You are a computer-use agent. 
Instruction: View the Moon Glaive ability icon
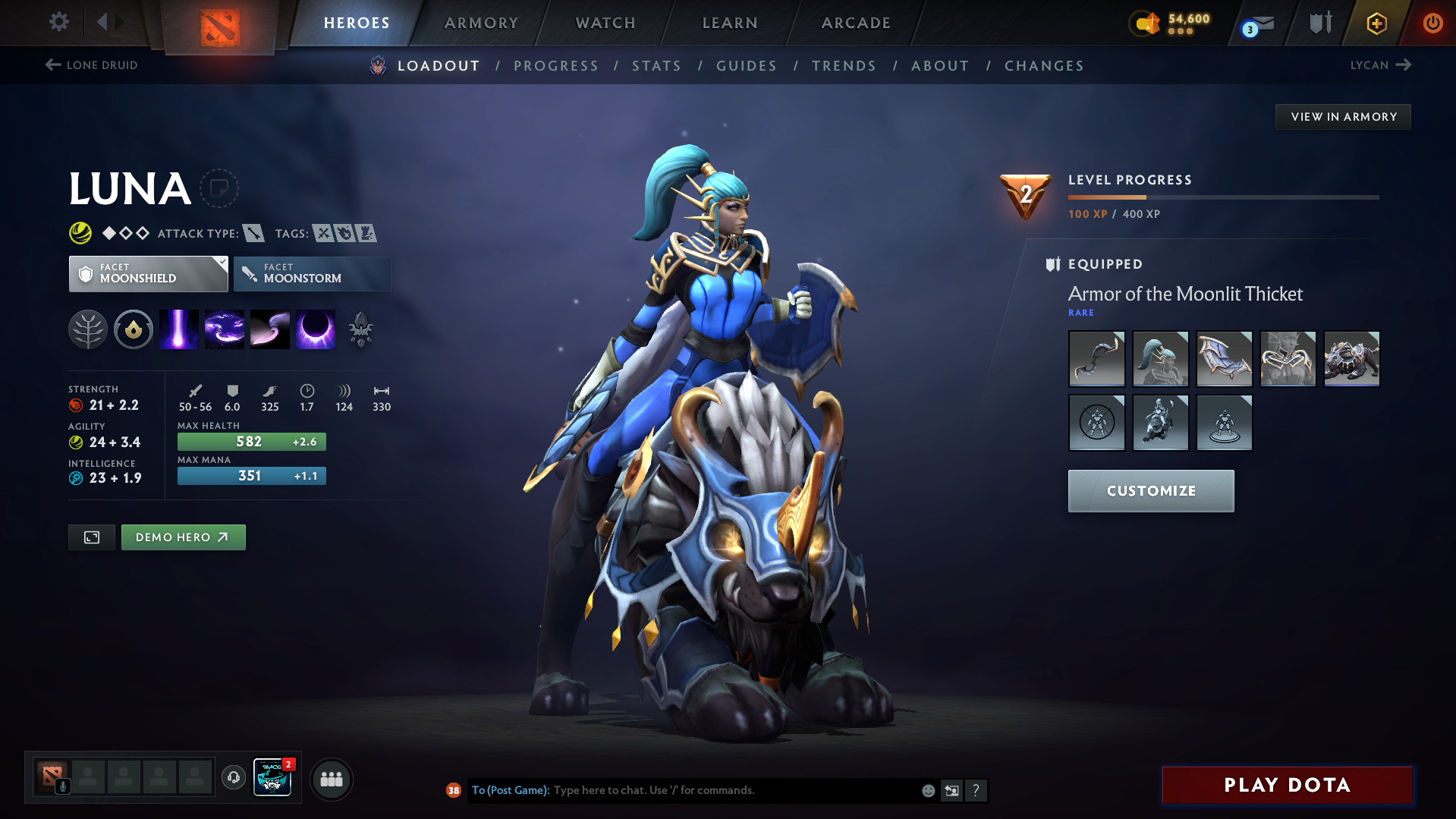click(x=225, y=329)
